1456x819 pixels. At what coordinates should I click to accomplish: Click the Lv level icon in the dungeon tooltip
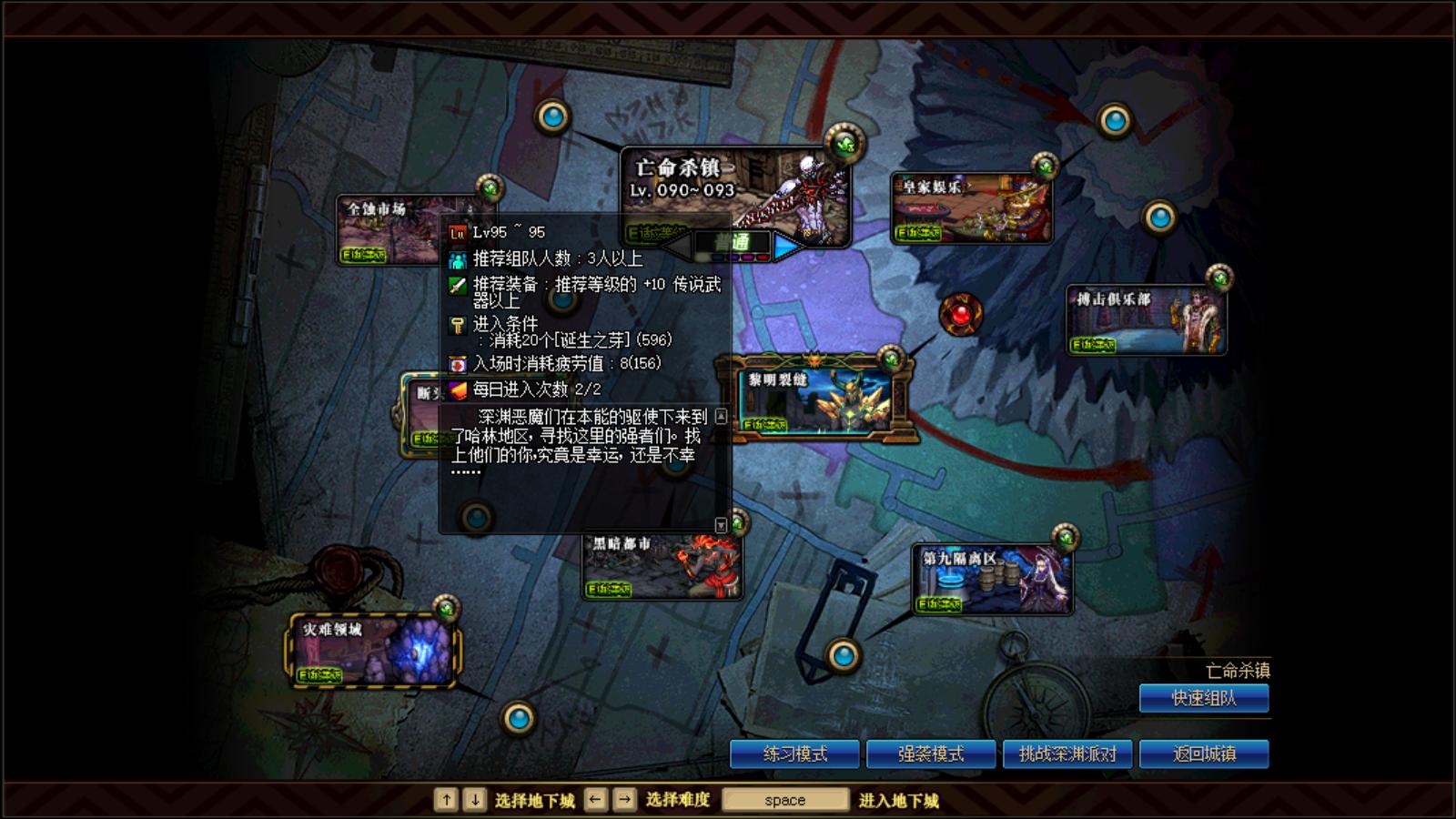pyautogui.click(x=456, y=233)
